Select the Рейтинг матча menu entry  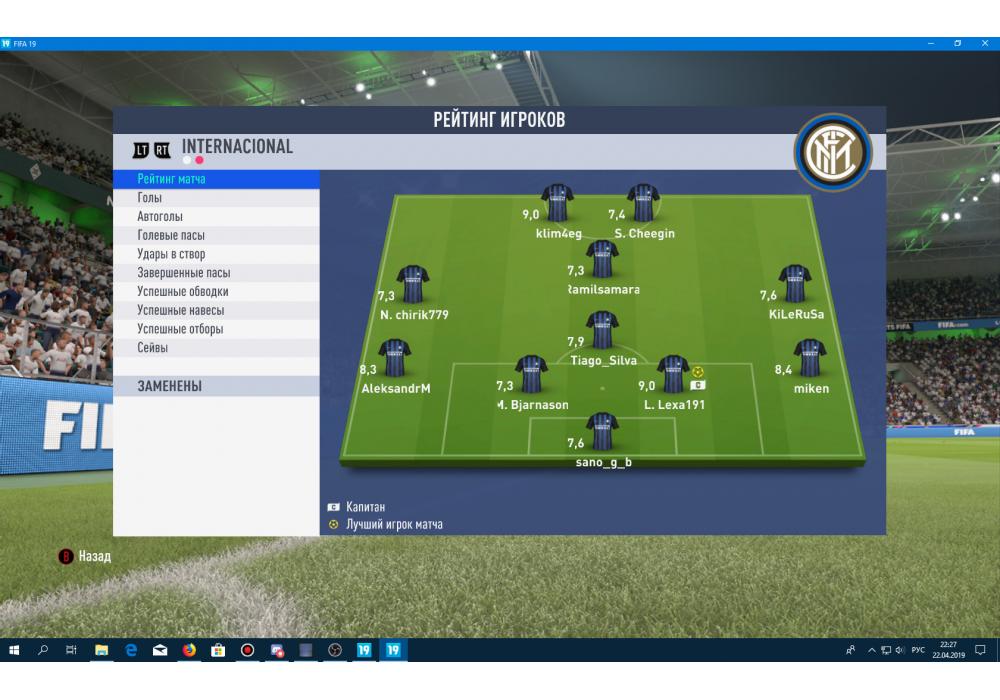[x=172, y=179]
